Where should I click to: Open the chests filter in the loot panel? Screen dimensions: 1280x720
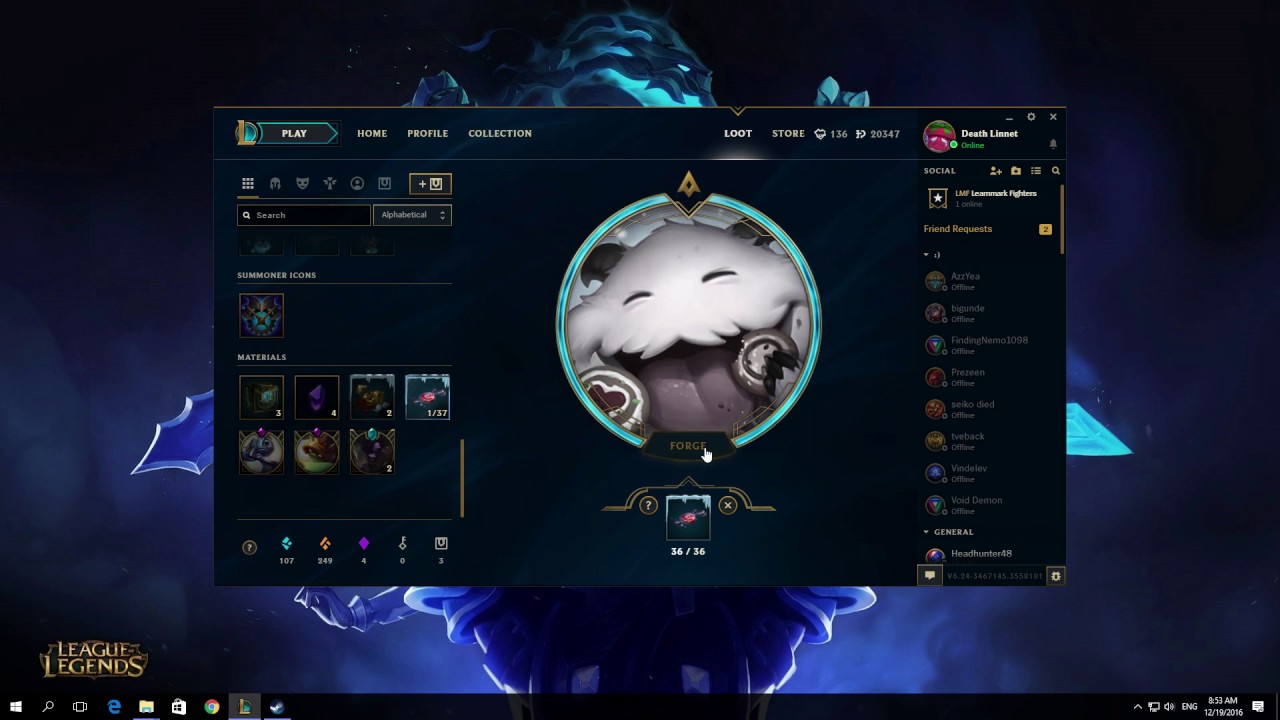[384, 183]
